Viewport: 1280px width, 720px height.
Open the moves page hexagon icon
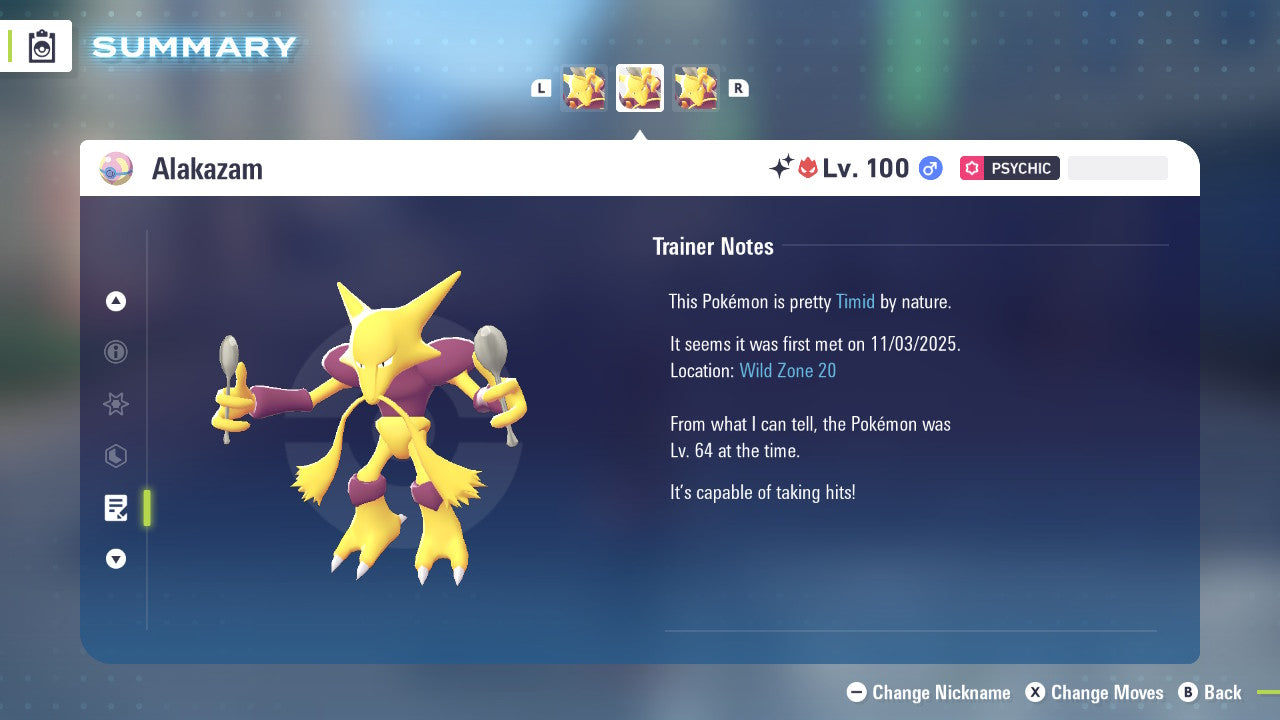click(x=116, y=456)
